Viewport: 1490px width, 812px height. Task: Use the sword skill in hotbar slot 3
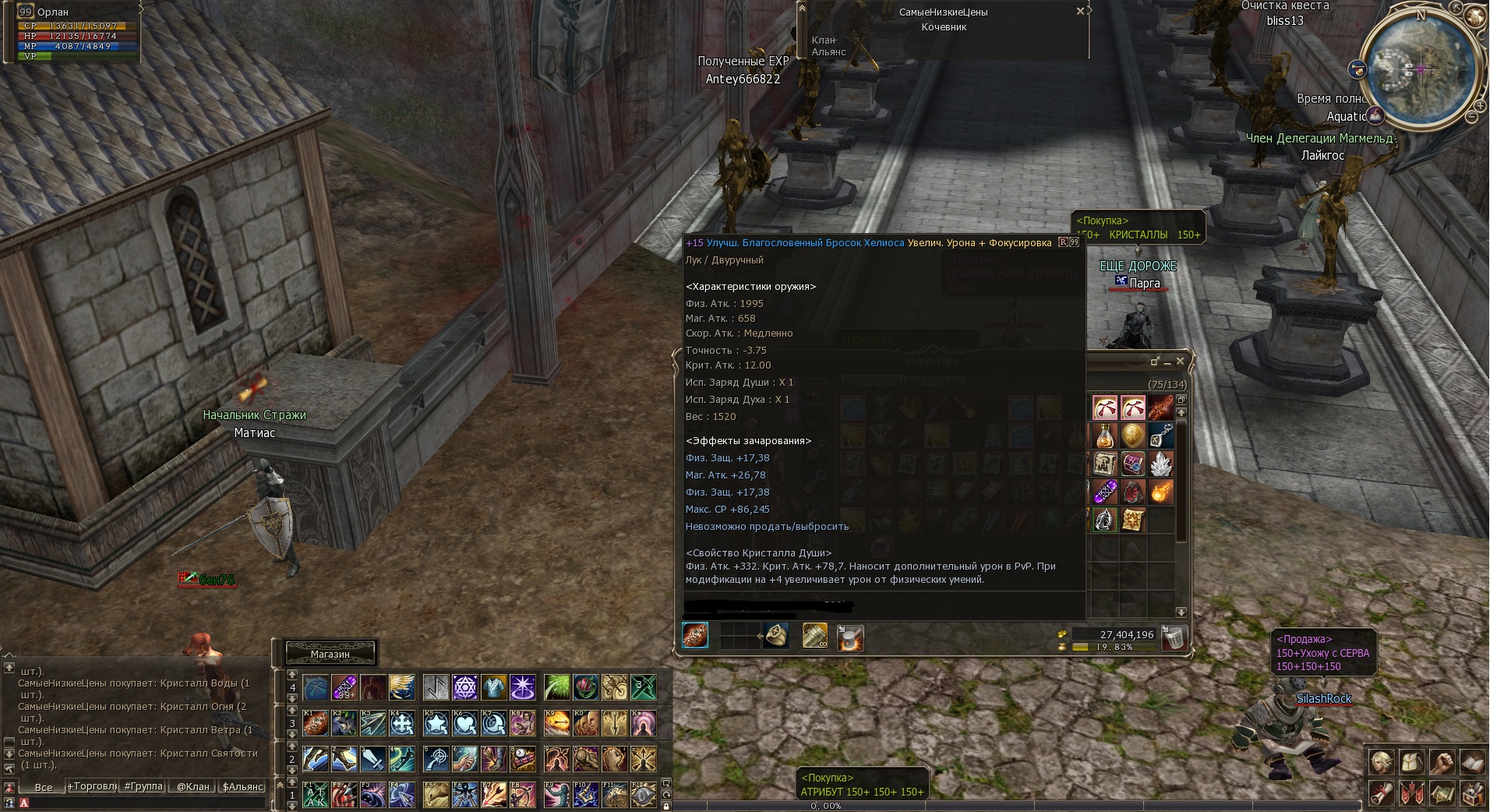372,757
